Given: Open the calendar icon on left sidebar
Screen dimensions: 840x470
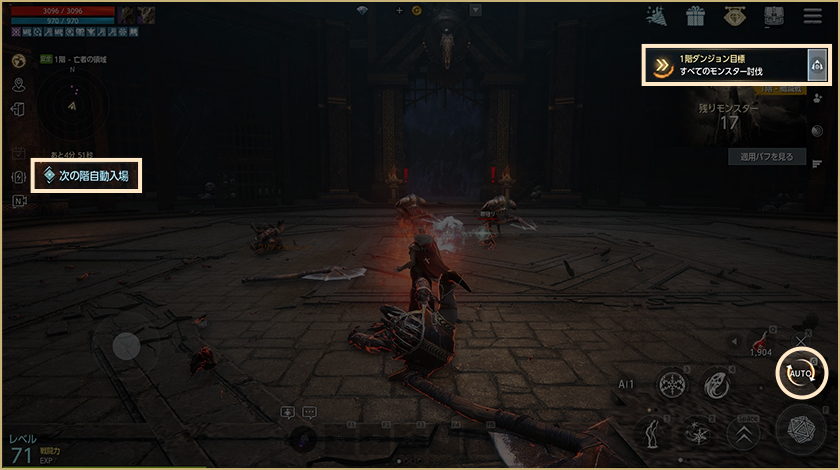Looking at the screenshot, I should pyautogui.click(x=19, y=154).
